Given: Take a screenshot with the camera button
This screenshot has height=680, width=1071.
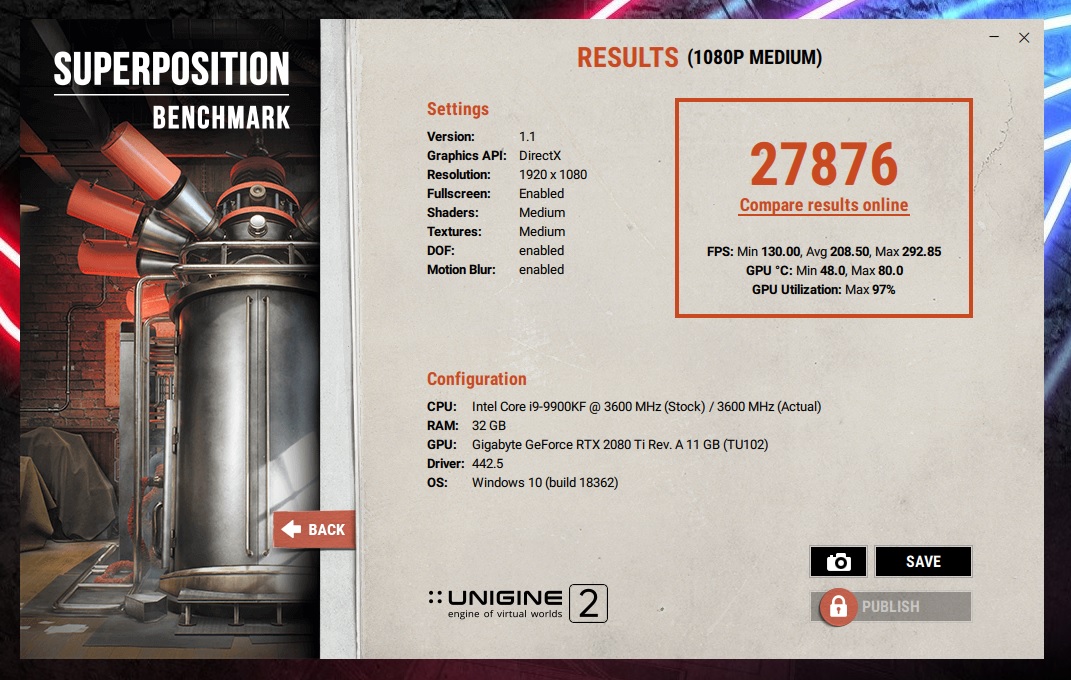Looking at the screenshot, I should [x=838, y=562].
